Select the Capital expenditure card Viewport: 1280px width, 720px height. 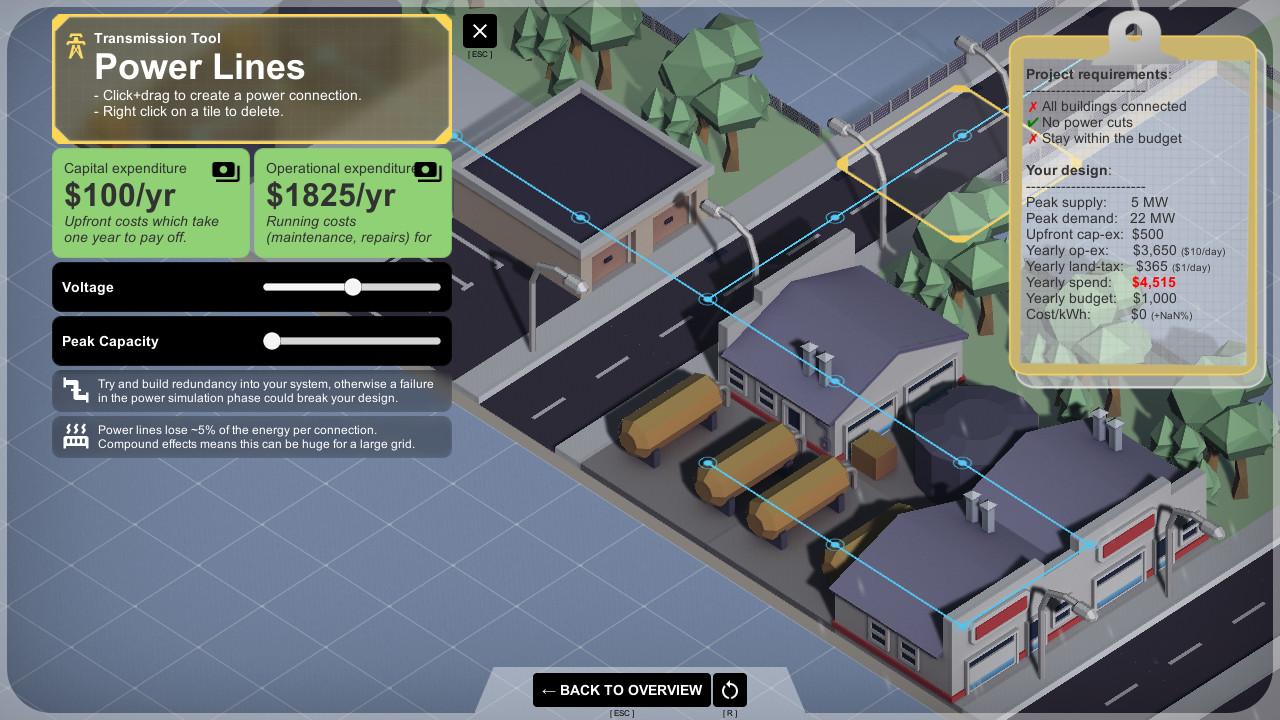pyautogui.click(x=151, y=203)
